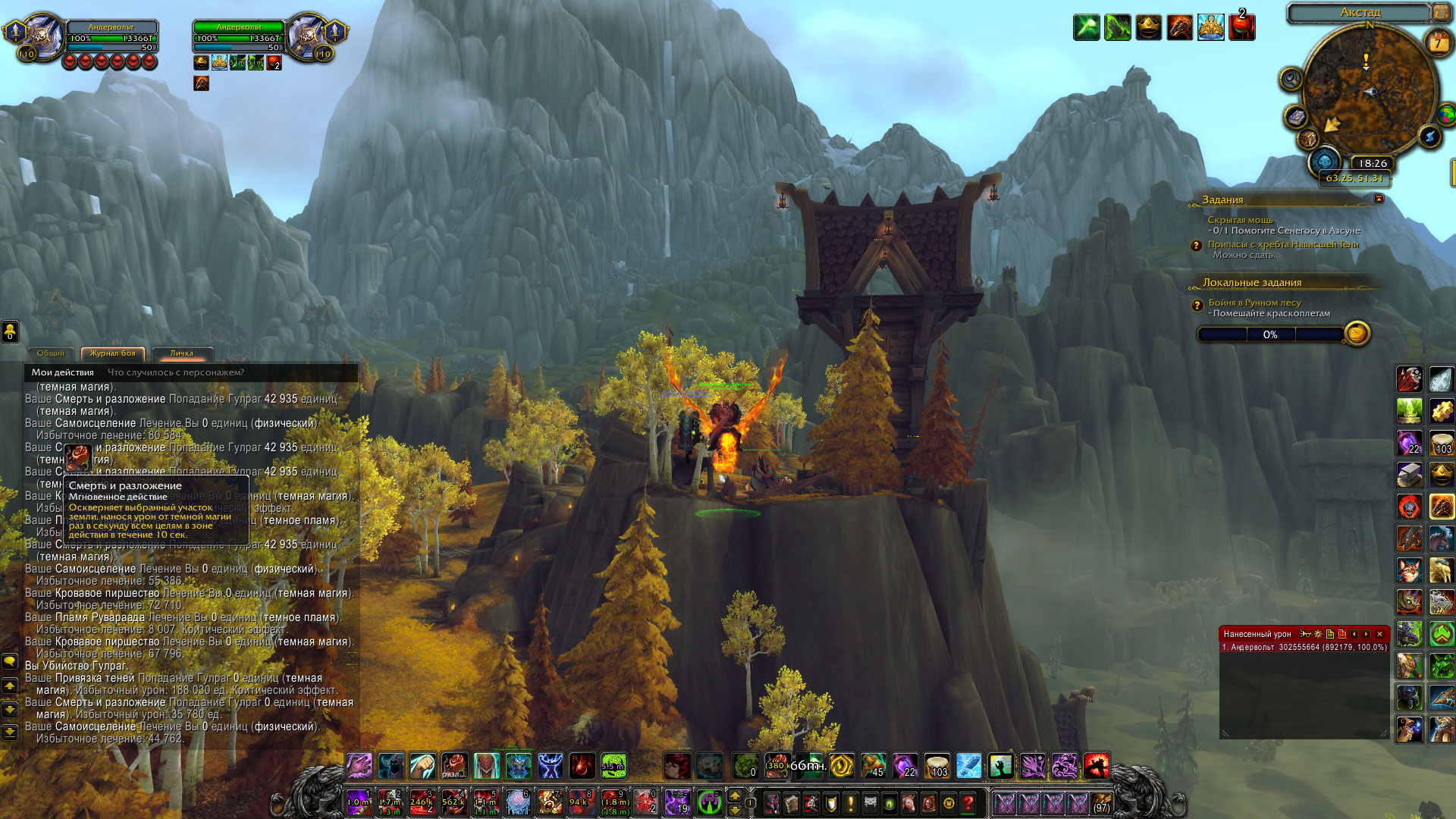The image size is (1456, 819).
Task: Open the red question mark help button
Action: 968,802
